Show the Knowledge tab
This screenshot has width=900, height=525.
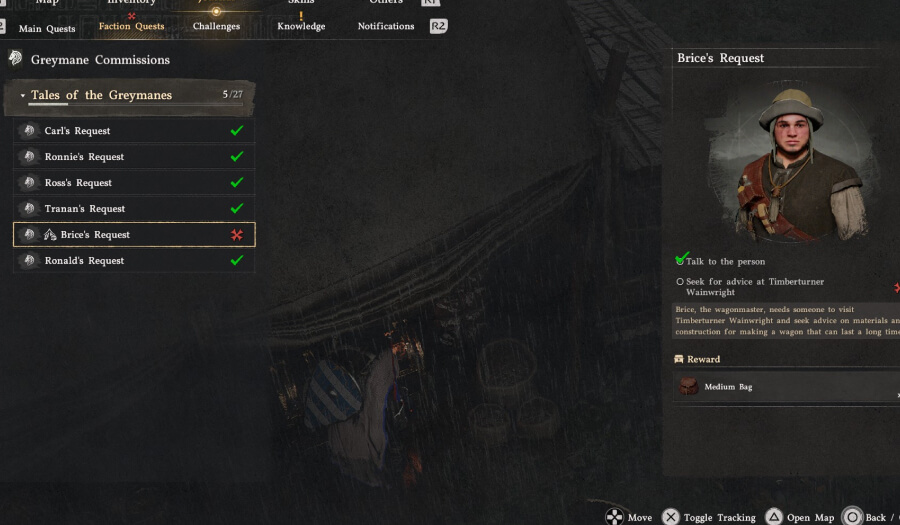coord(301,27)
